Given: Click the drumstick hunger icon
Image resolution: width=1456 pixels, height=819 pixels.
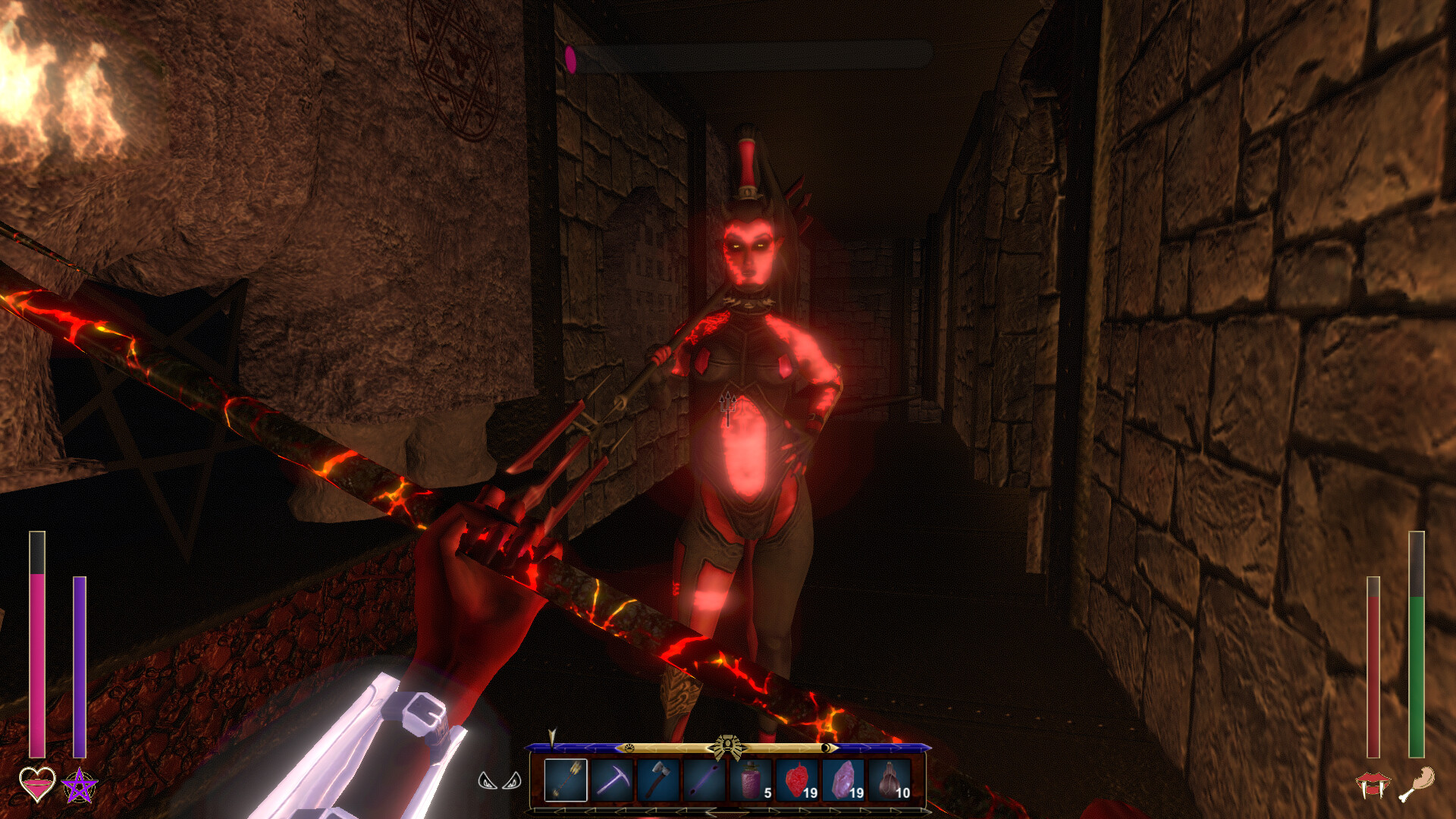Looking at the screenshot, I should (1417, 784).
